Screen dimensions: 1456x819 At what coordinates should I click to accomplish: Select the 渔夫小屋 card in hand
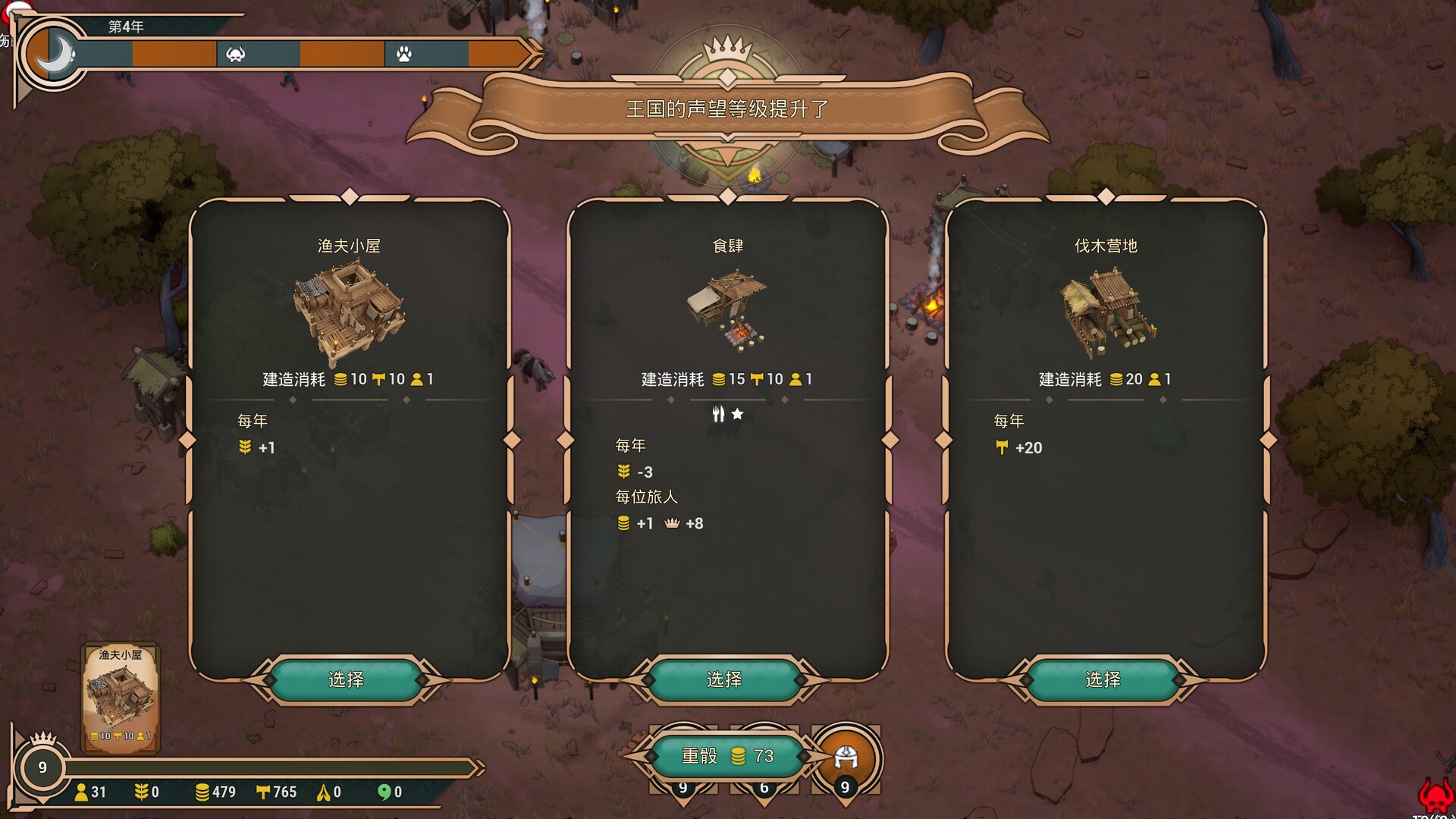(x=120, y=698)
